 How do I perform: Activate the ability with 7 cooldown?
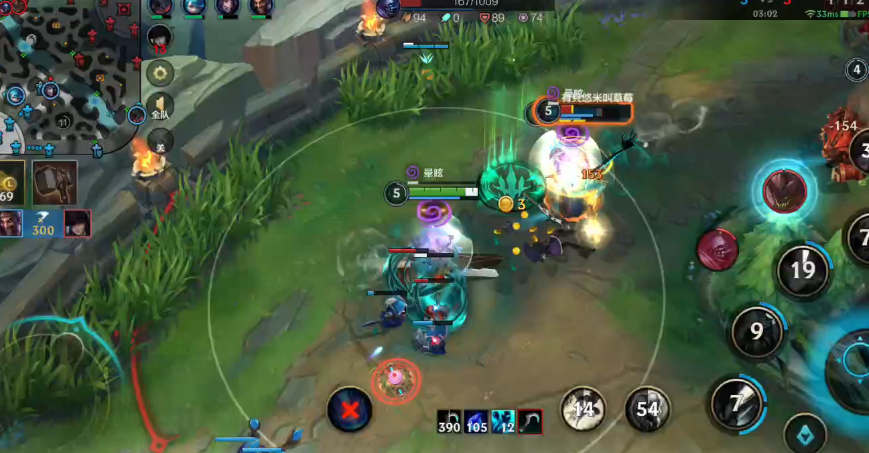click(x=737, y=403)
